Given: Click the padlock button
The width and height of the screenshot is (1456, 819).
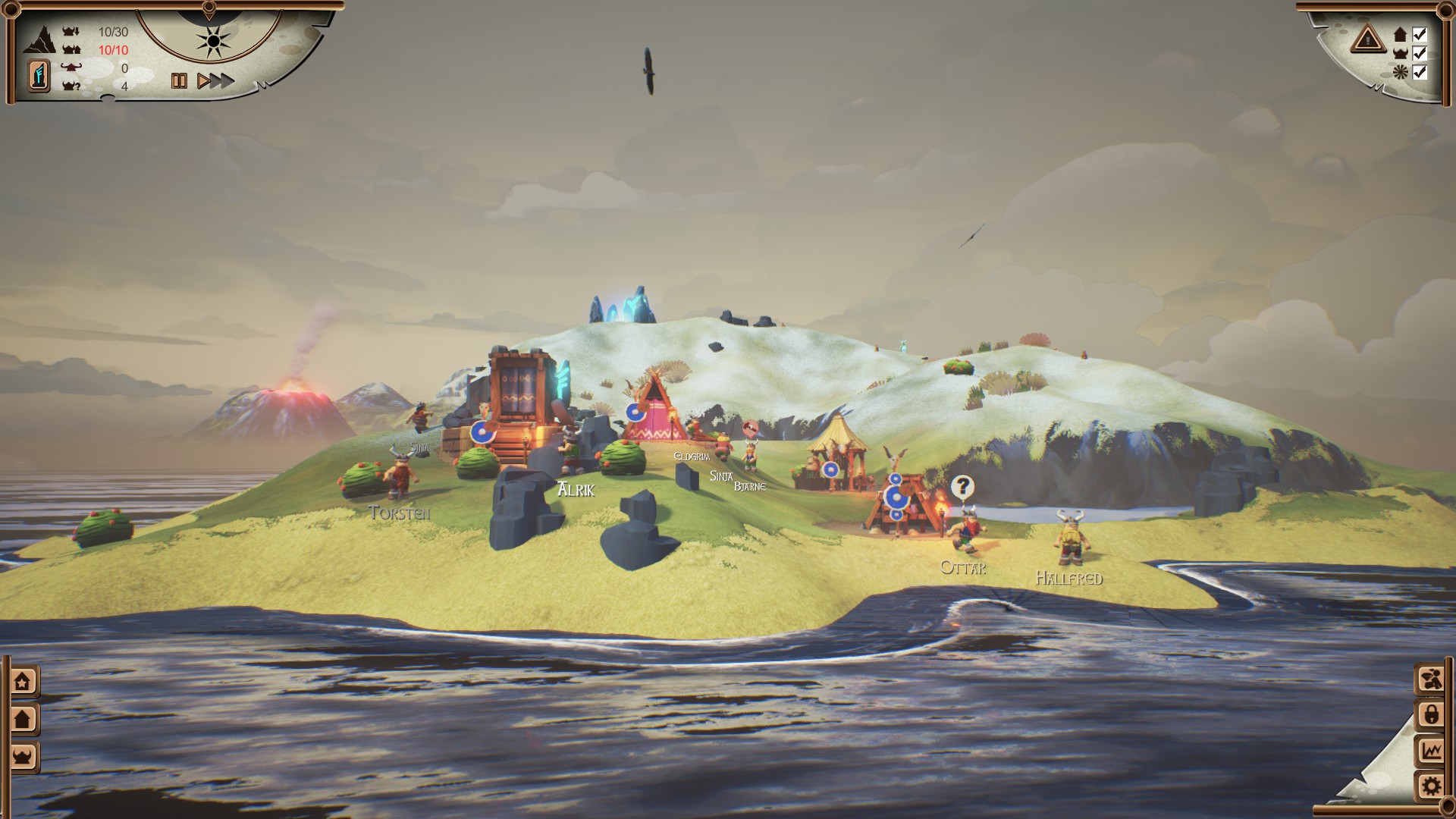Looking at the screenshot, I should [1431, 715].
